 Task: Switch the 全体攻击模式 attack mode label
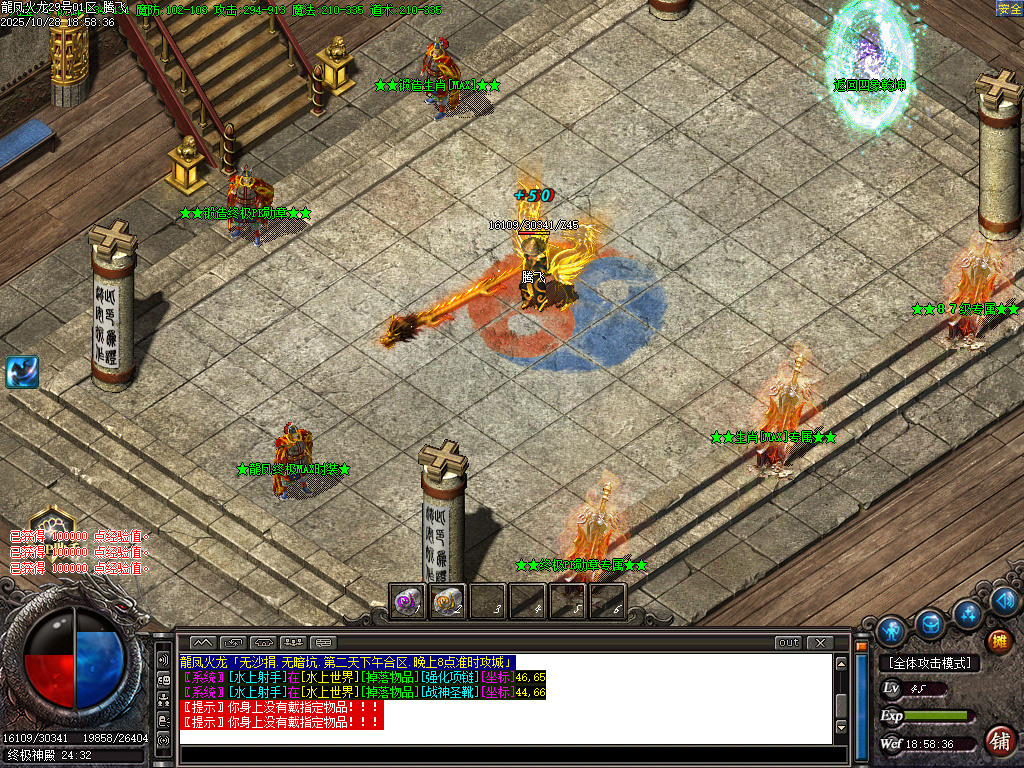929,663
